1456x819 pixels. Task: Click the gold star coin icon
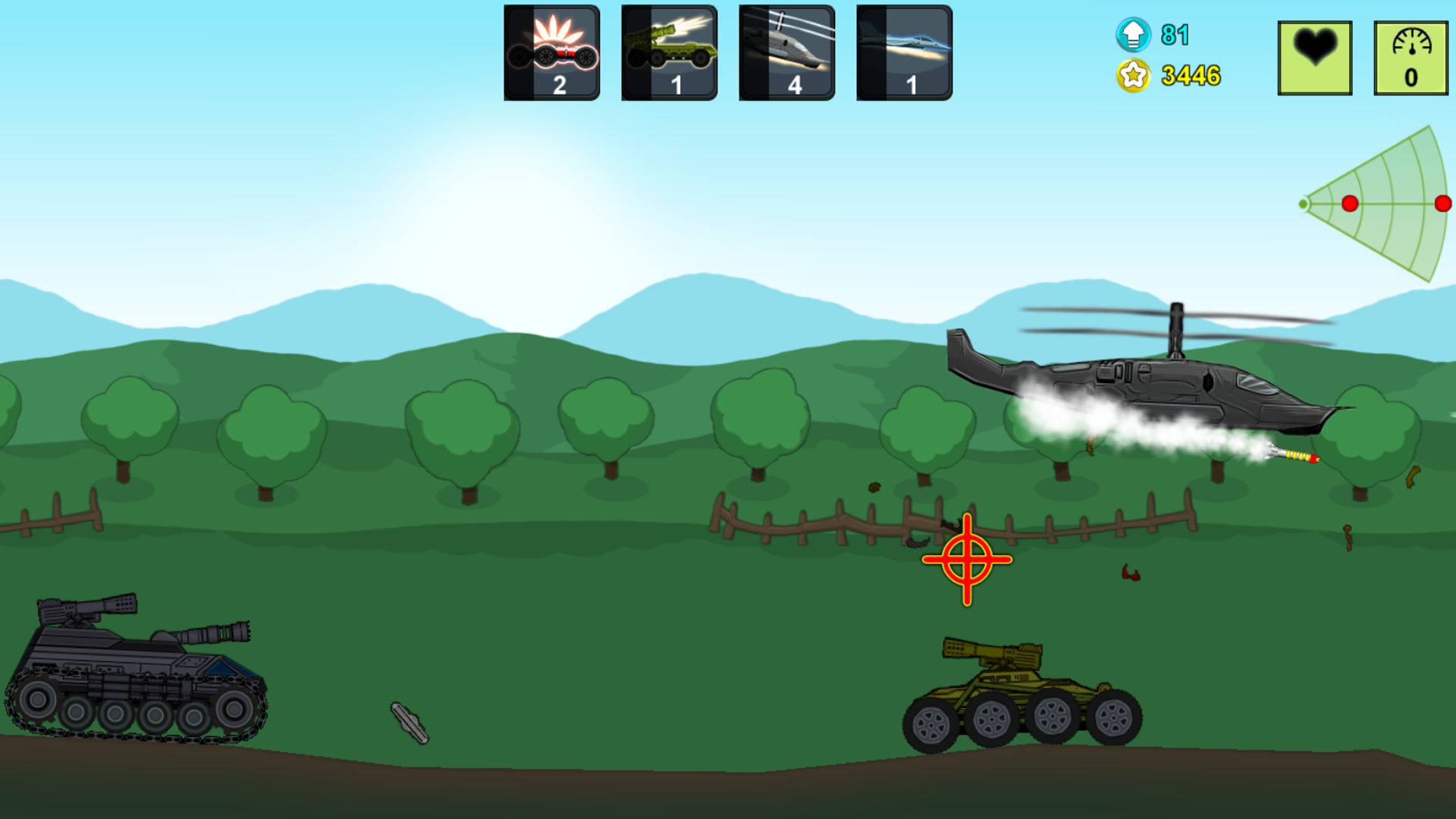click(1133, 75)
